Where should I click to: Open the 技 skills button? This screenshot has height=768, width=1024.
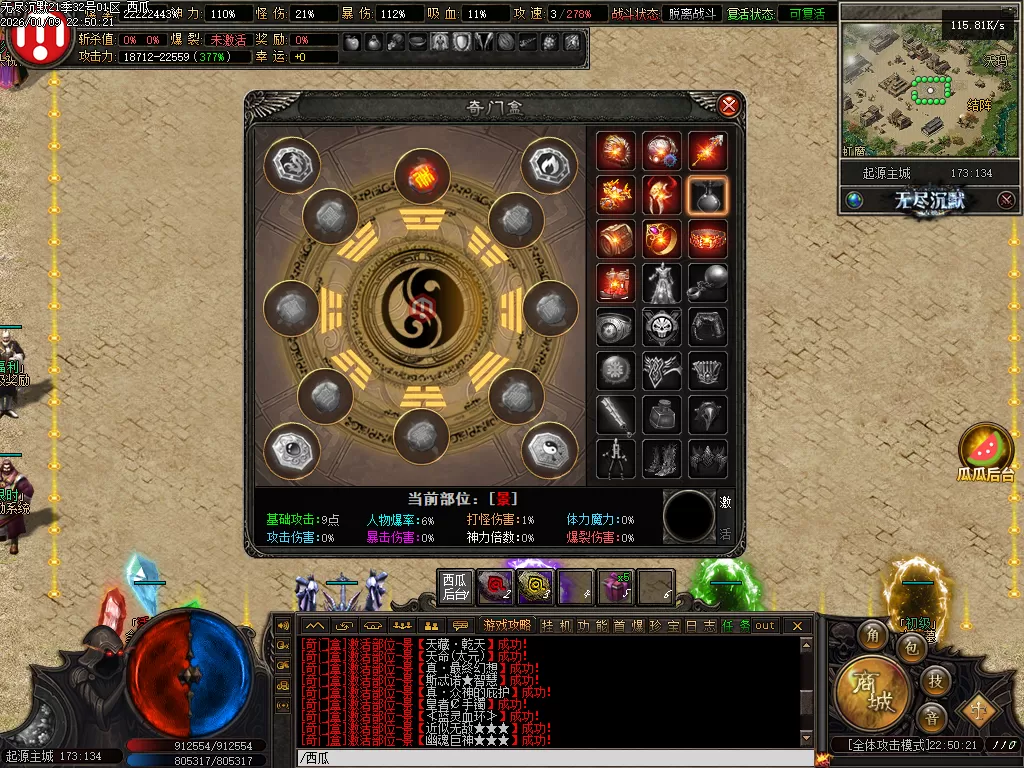(935, 680)
